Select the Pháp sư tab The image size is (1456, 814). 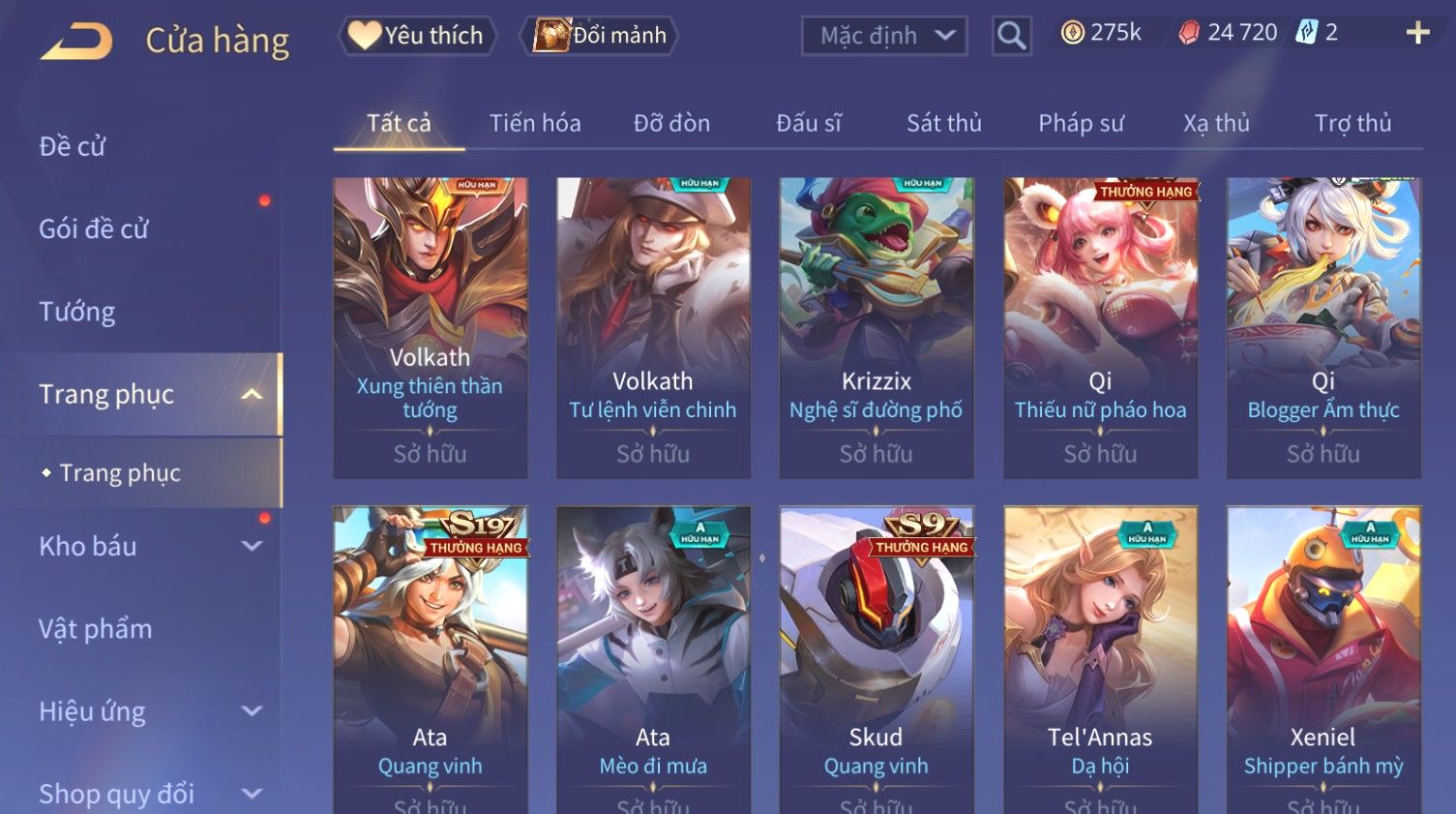tap(1081, 123)
